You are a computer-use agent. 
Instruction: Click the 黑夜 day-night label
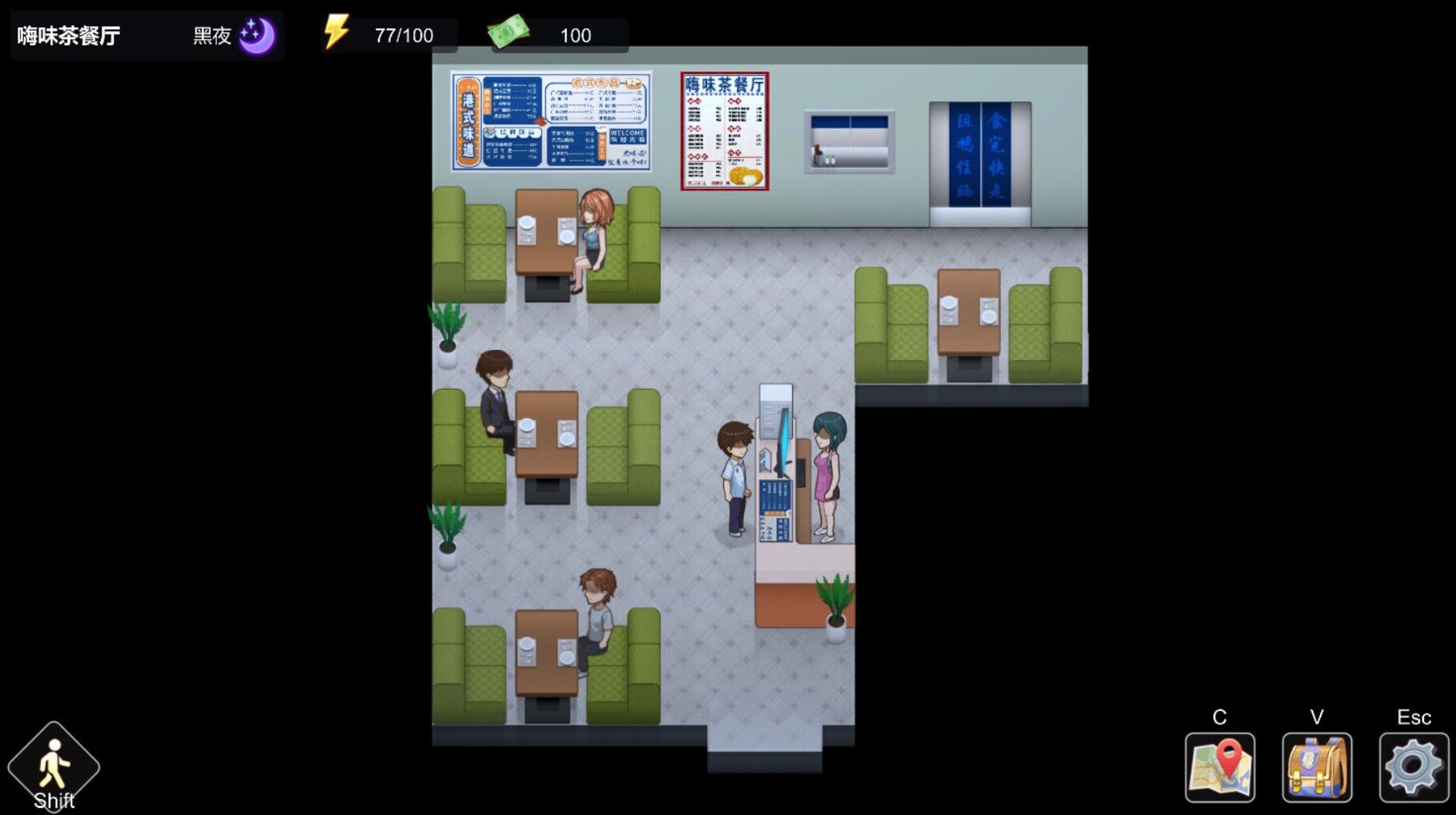(x=210, y=35)
